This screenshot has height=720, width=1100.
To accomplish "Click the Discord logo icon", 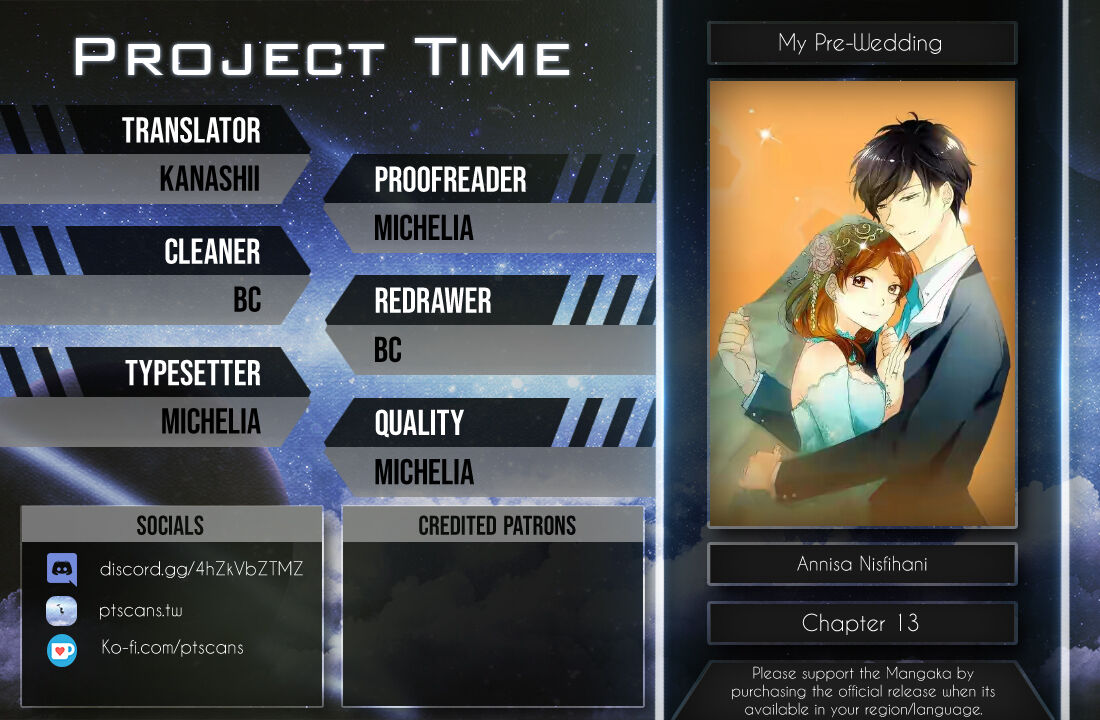I will pos(62,569).
